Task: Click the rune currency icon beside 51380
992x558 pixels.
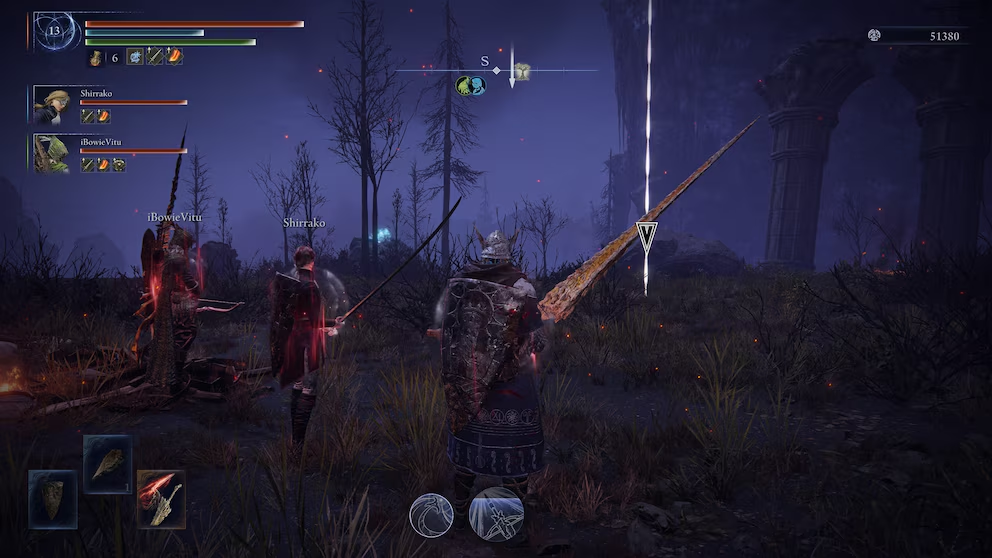Action: click(874, 36)
